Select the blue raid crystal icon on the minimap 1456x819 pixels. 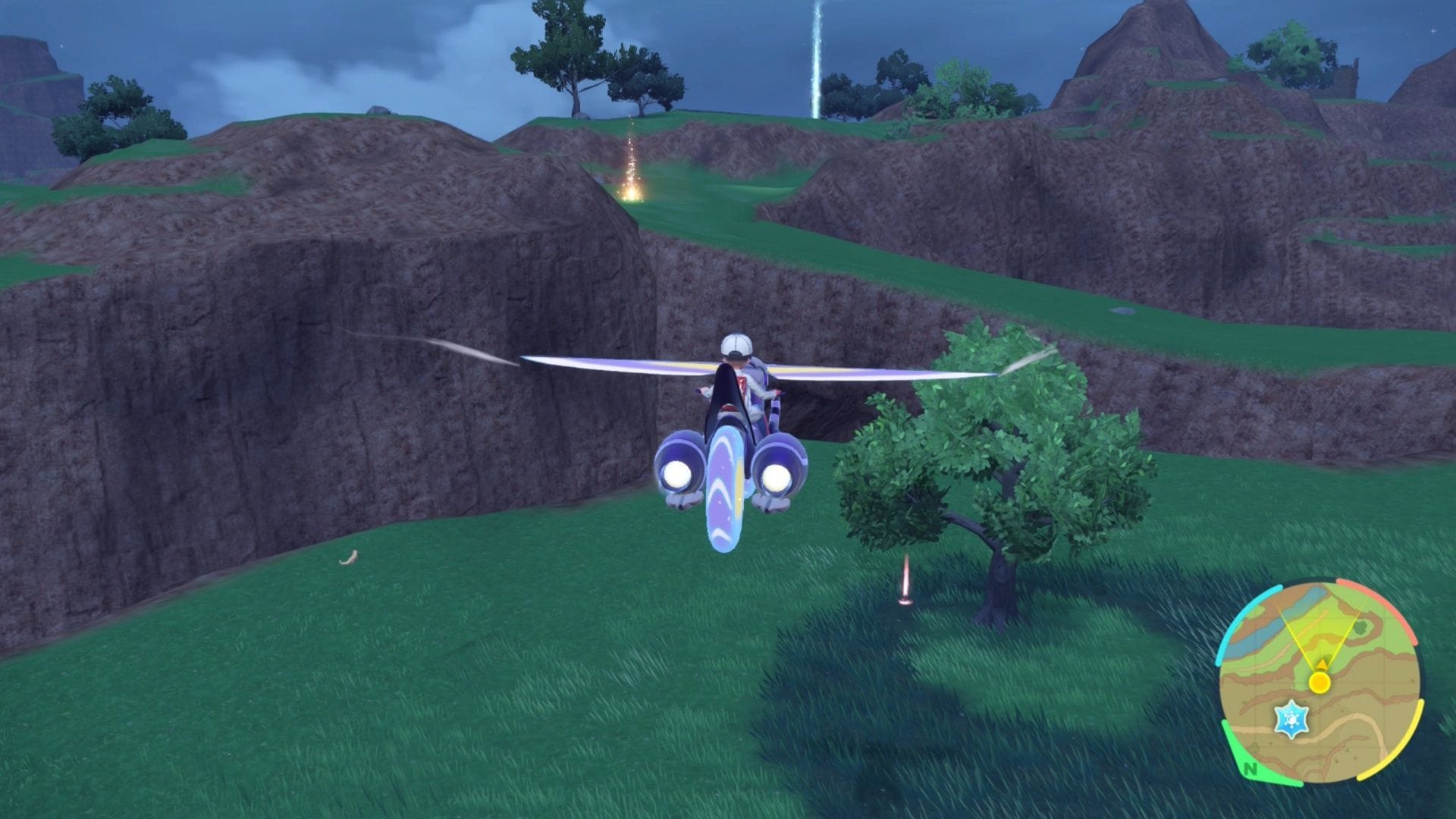[x=1292, y=718]
